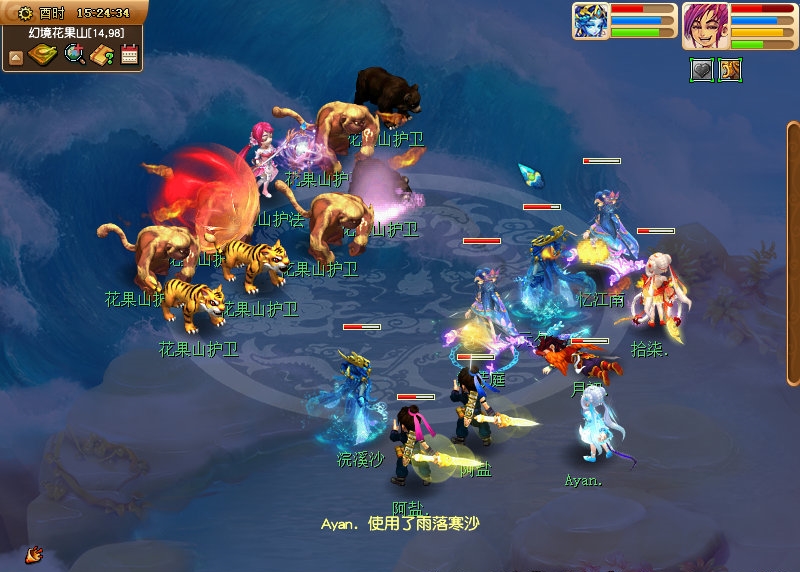
Task: Open the guide book with question mark
Action: pyautogui.click(x=101, y=55)
